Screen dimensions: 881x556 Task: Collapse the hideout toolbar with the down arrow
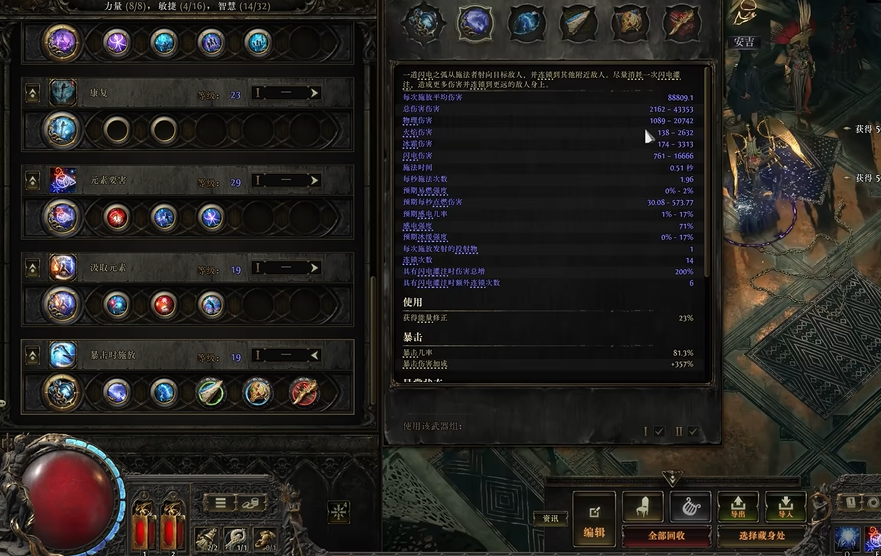[672, 479]
